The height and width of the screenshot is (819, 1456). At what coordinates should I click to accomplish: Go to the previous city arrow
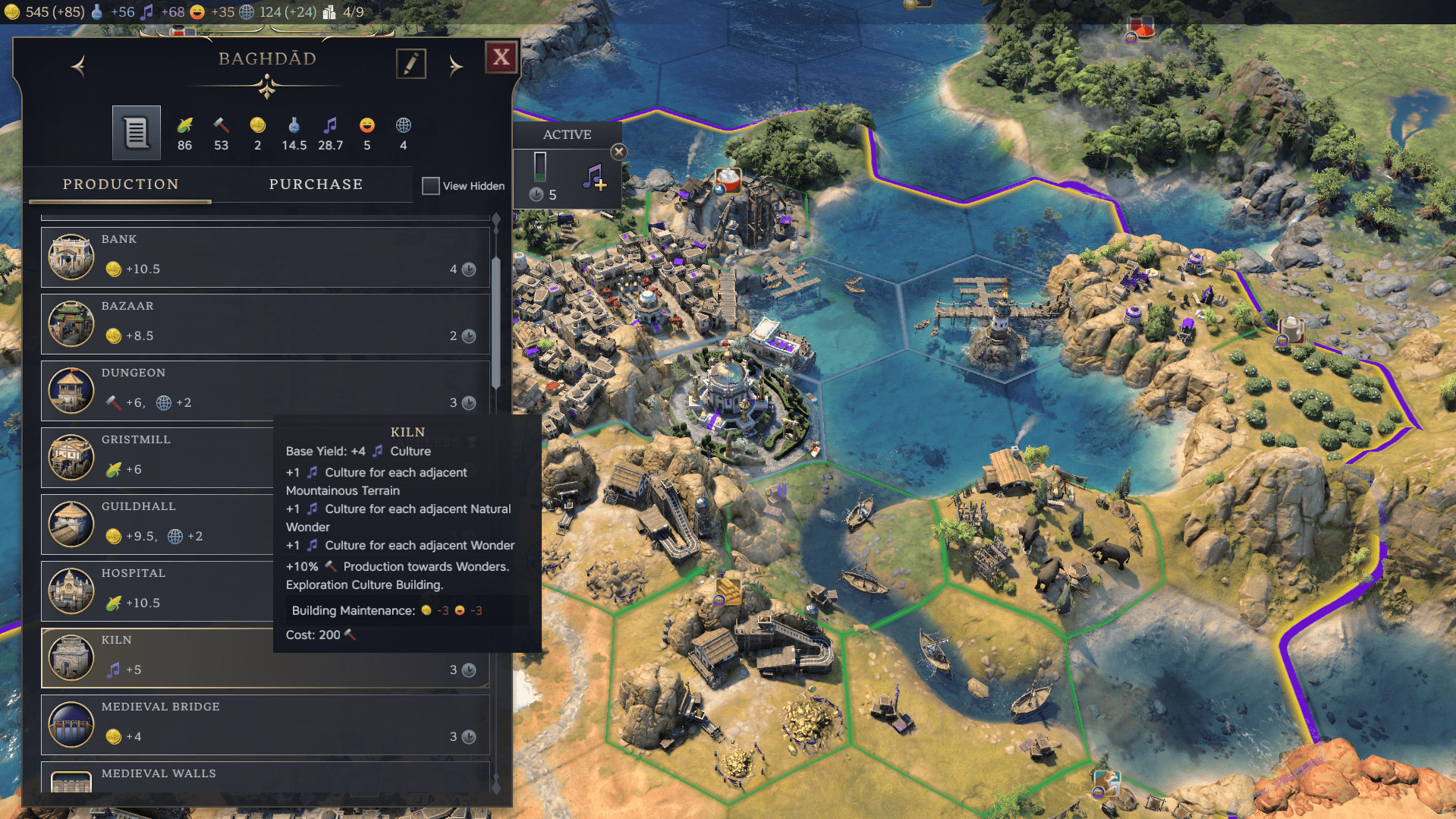pos(78,67)
